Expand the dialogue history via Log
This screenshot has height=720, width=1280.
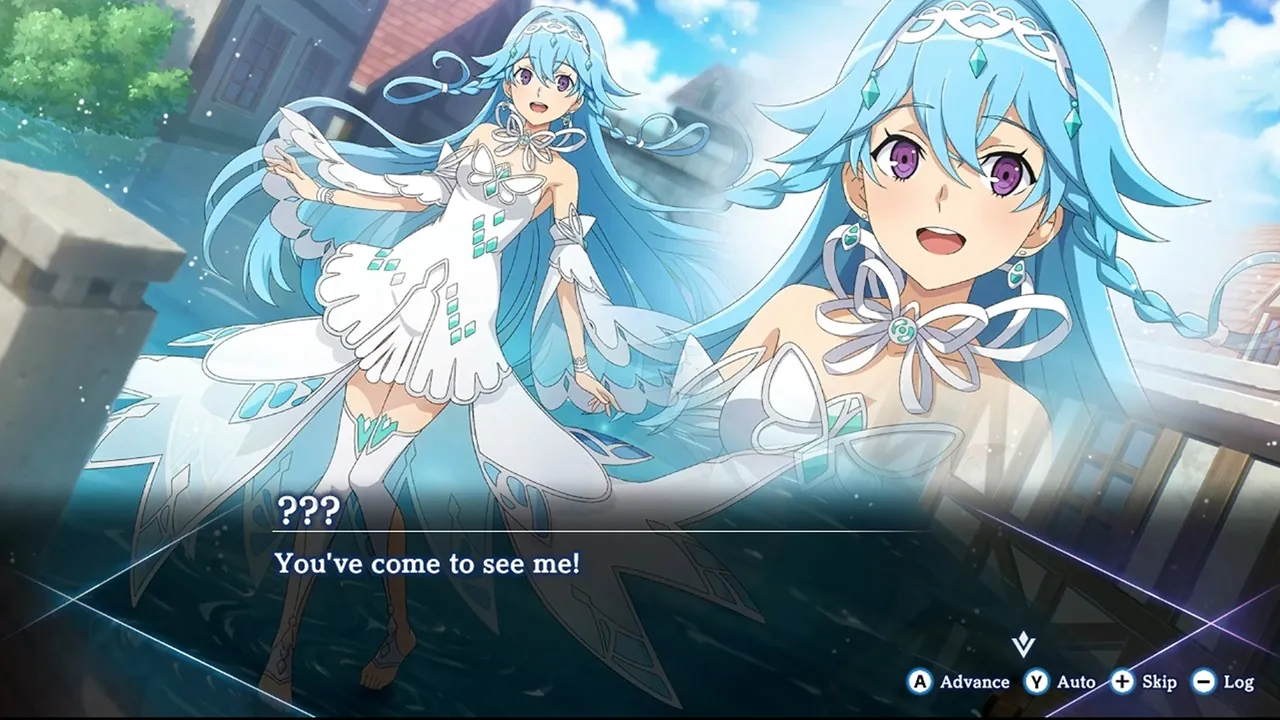pyautogui.click(x=1237, y=682)
